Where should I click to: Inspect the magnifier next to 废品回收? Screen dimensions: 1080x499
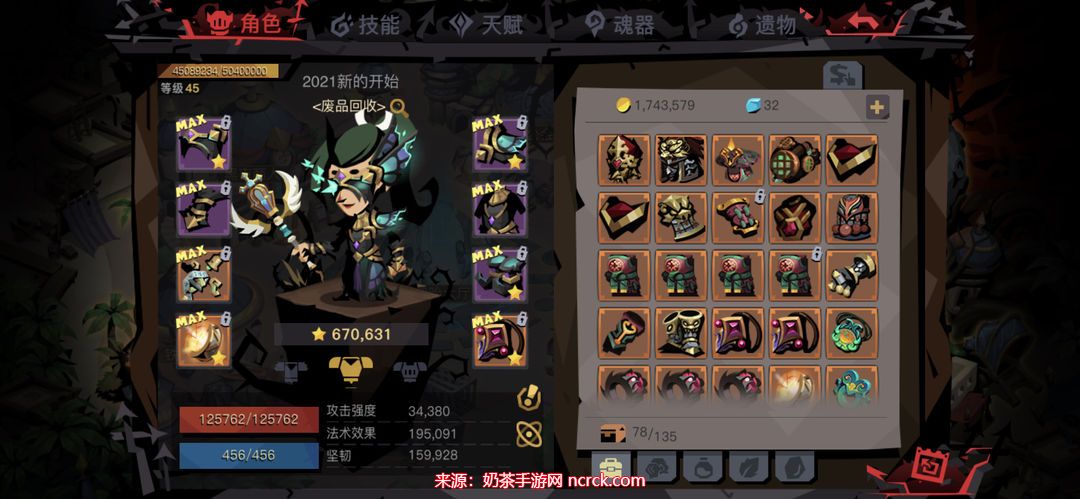pos(398,106)
